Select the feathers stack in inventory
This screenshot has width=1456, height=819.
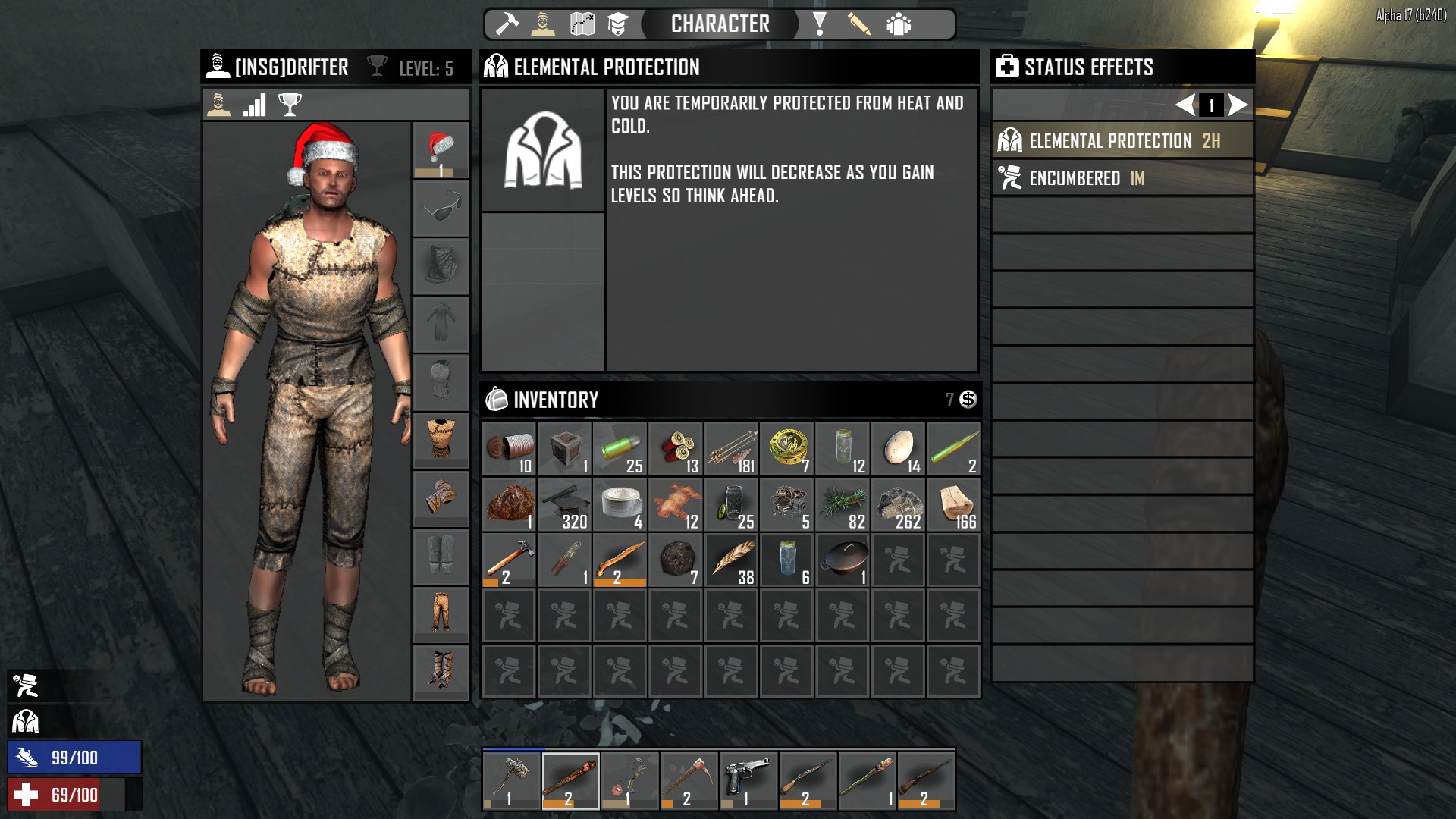pos(732,560)
